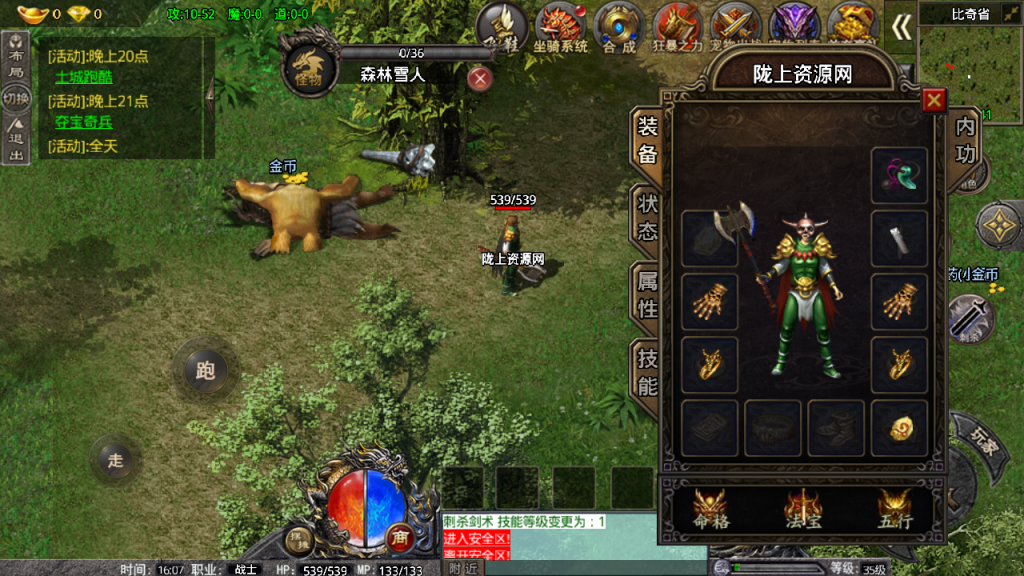The width and height of the screenshot is (1024, 576).
Task: Open the 土城跑酷 activity link
Action: coord(84,77)
